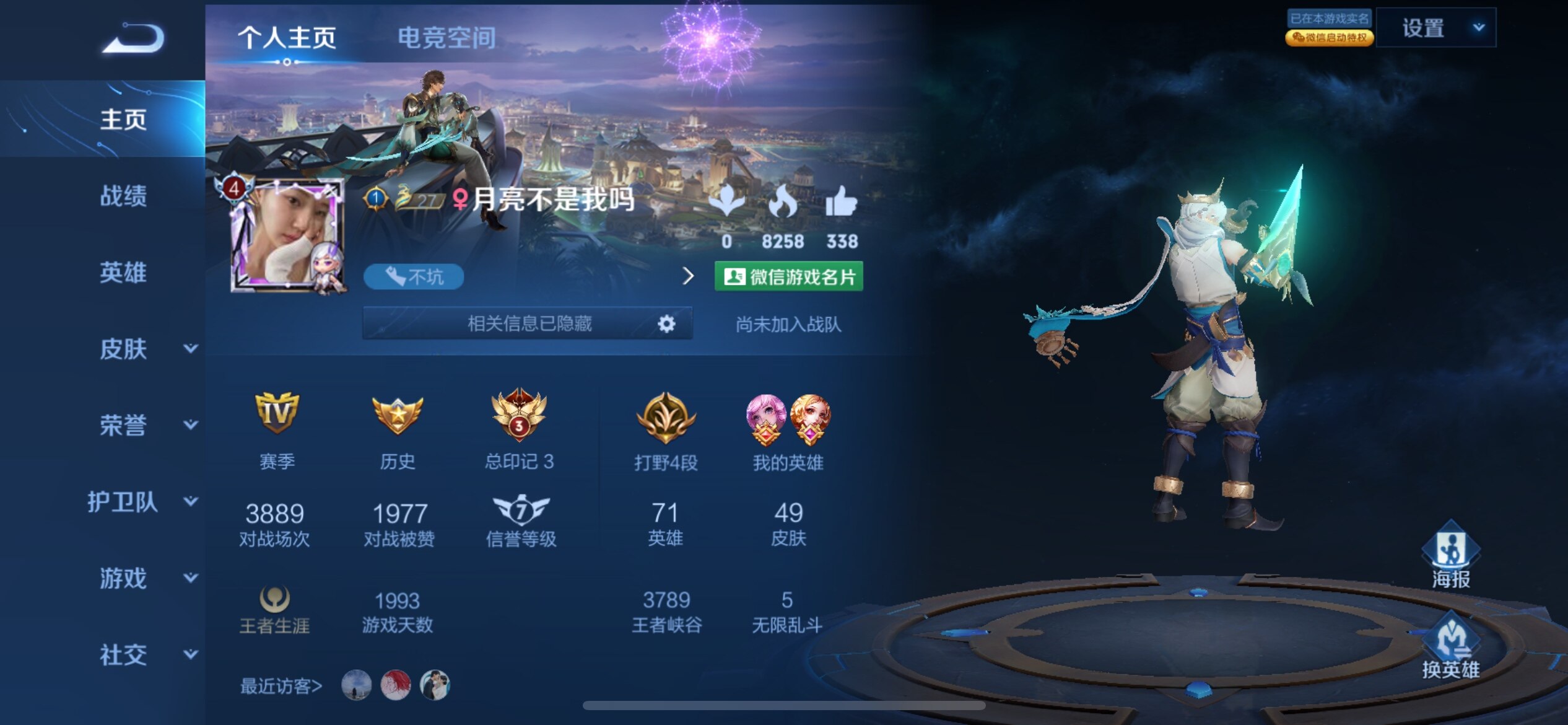
Task: Tap the player avatar portrait
Action: tap(286, 237)
